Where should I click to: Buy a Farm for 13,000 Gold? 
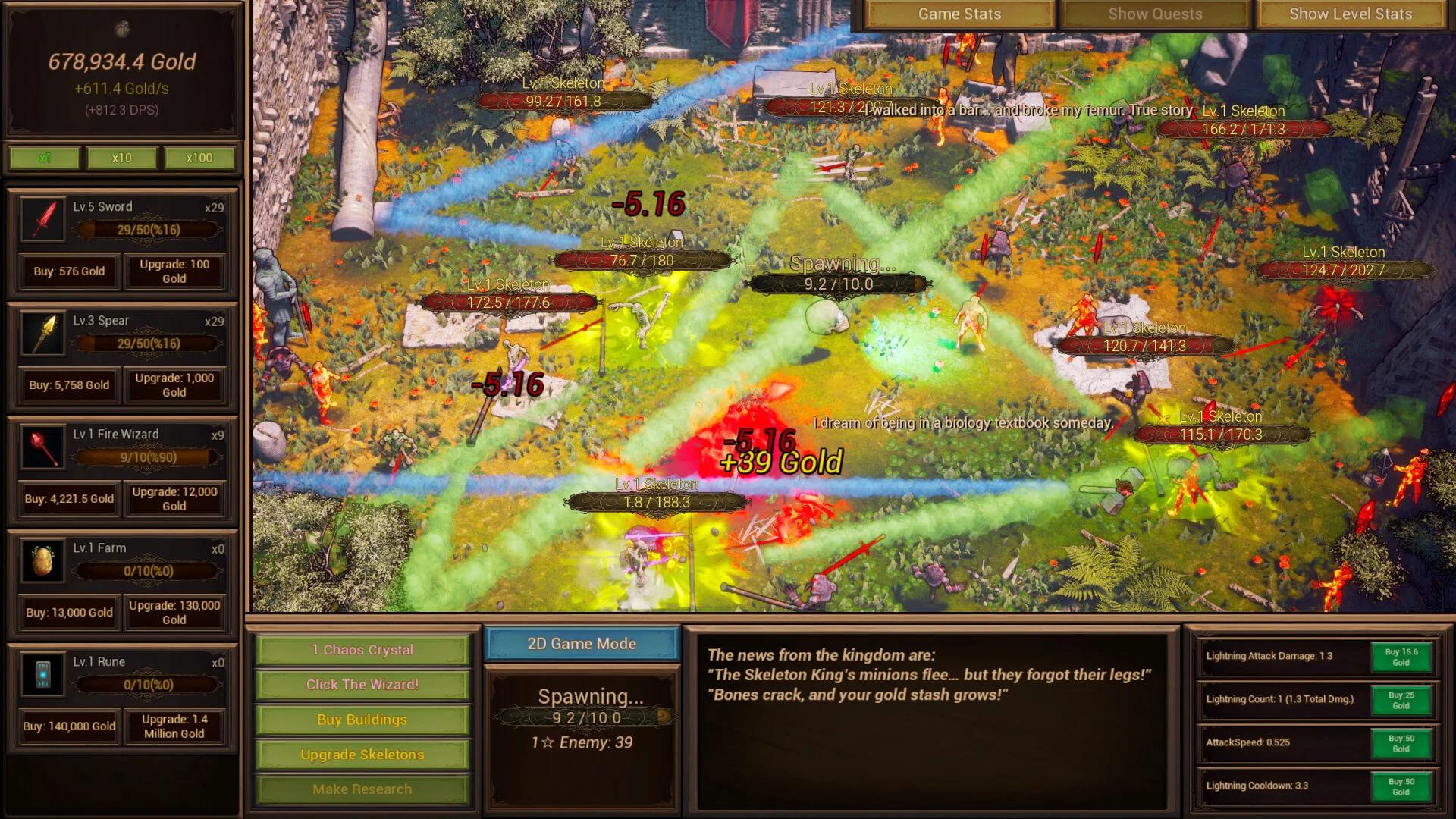(69, 613)
